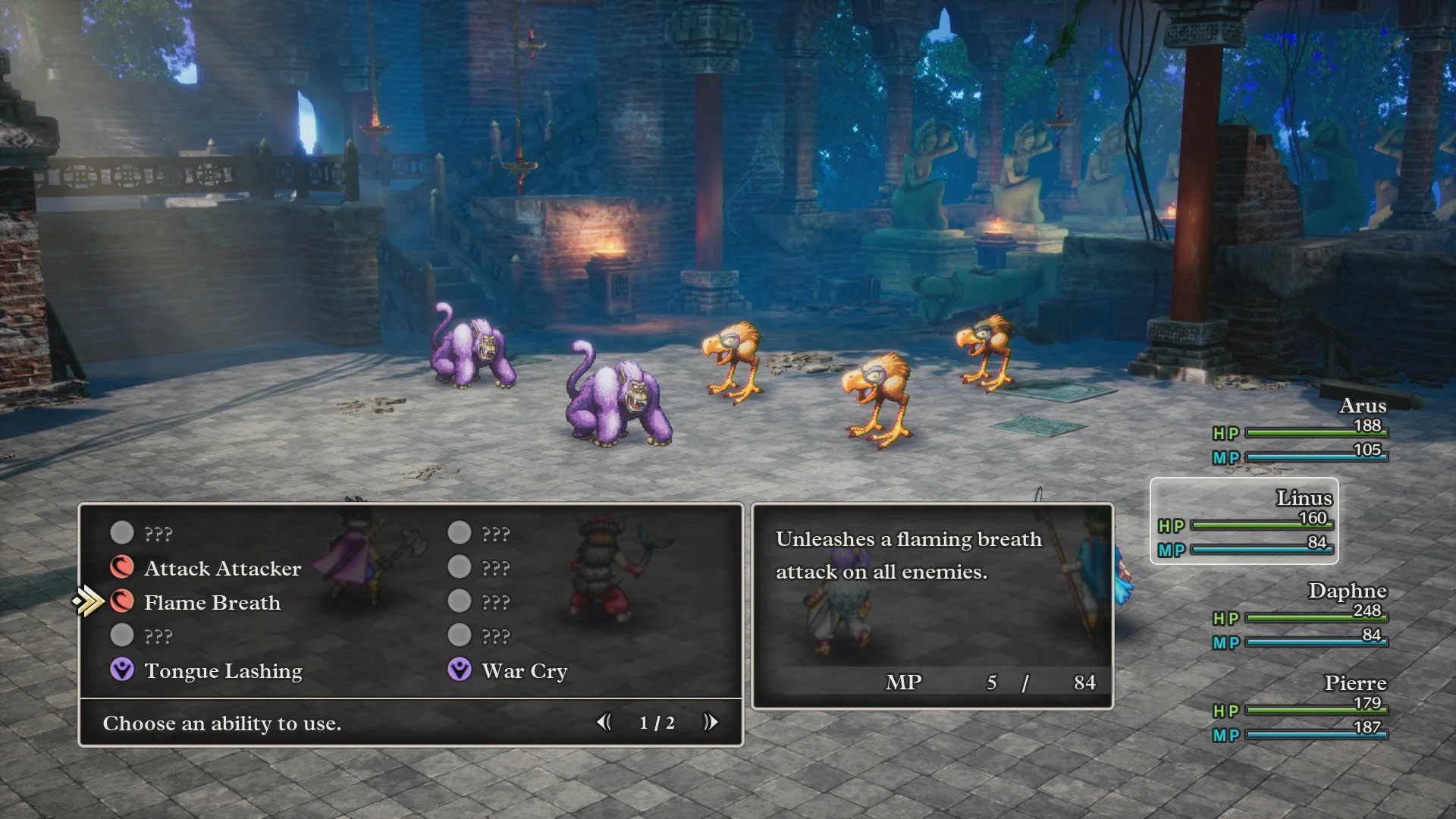Image resolution: width=1456 pixels, height=819 pixels.
Task: Select Pierre in the party list
Action: click(1300, 708)
